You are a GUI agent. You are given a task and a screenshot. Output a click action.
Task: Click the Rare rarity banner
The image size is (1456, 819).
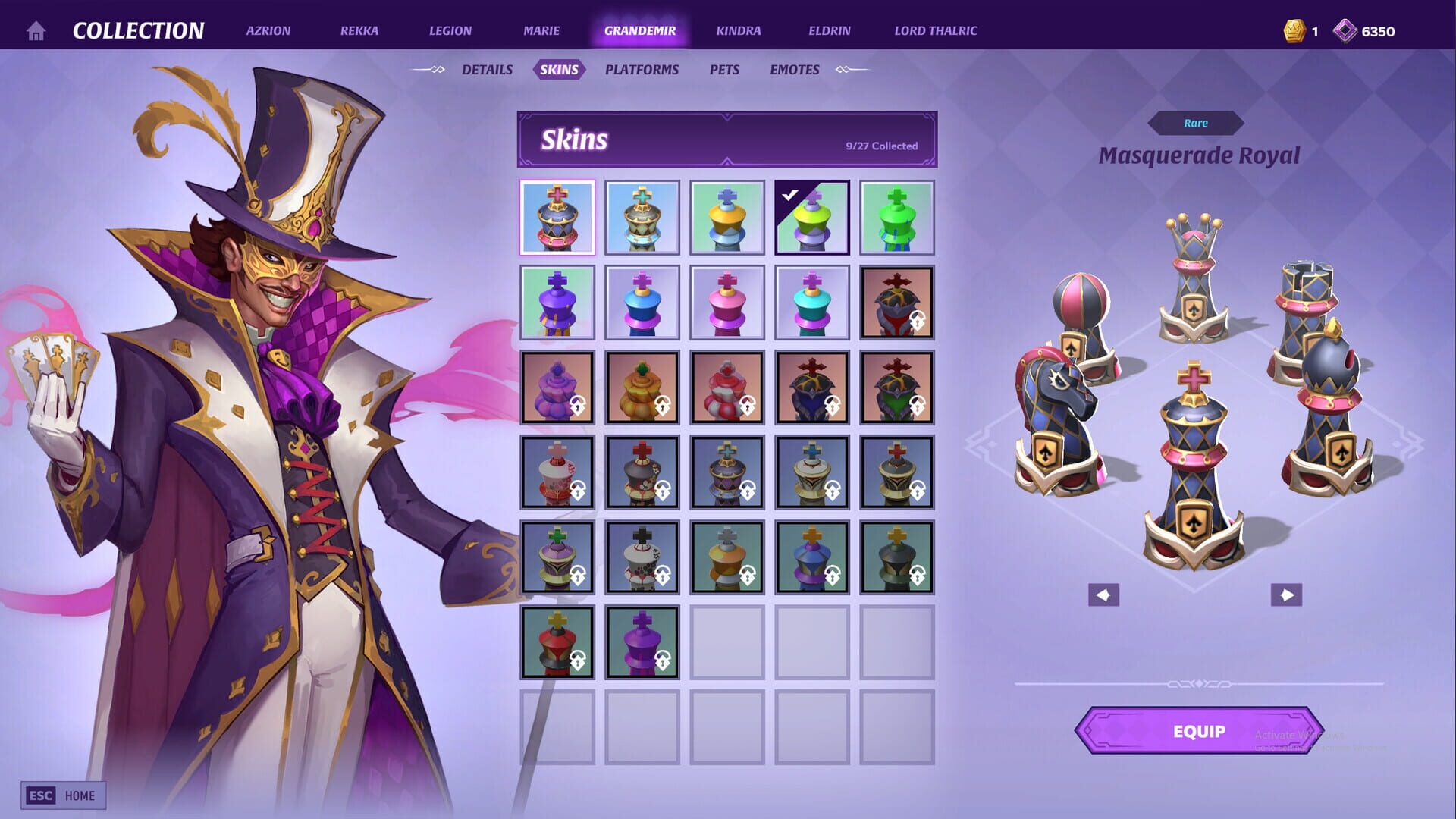pos(1195,123)
